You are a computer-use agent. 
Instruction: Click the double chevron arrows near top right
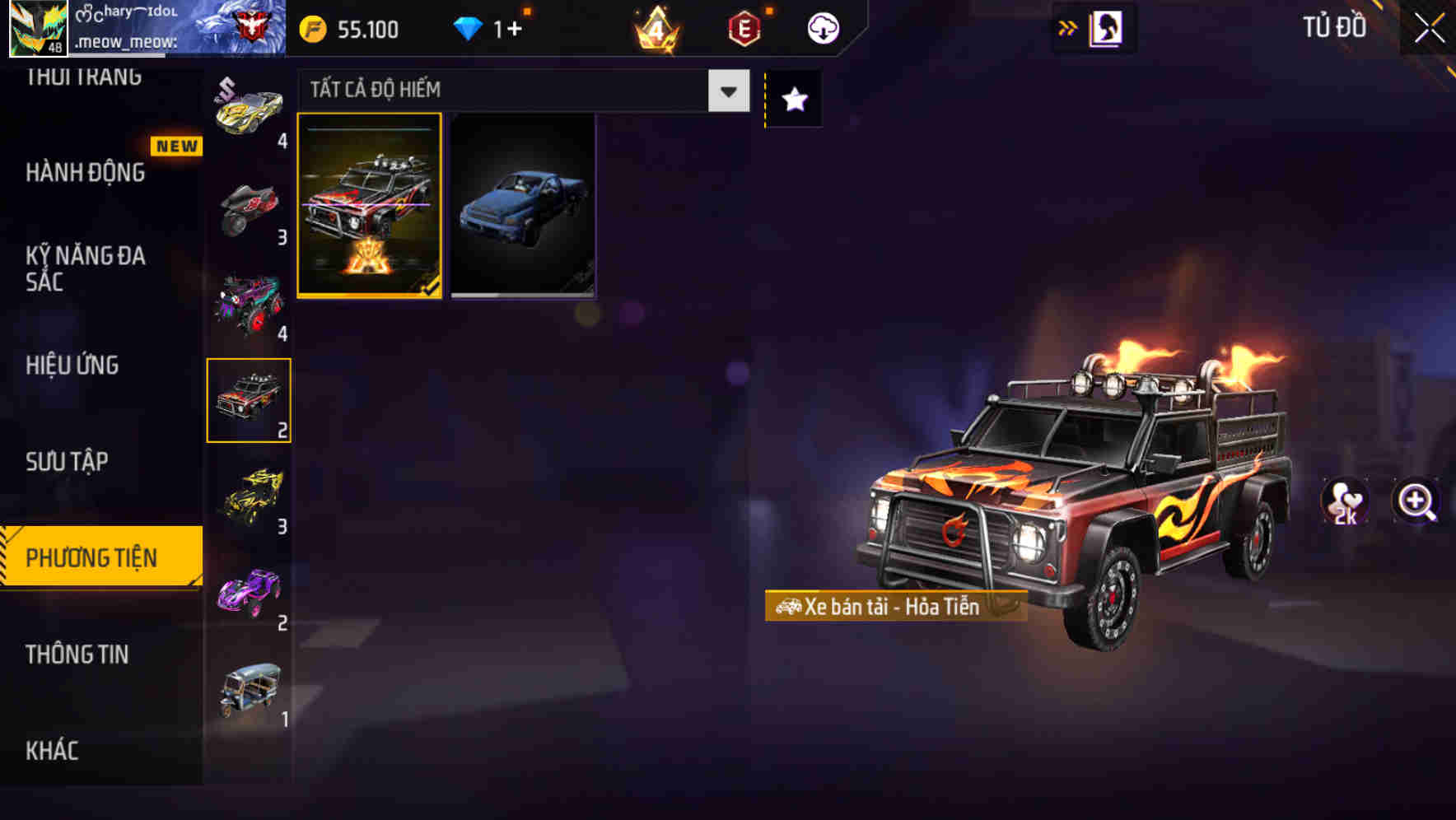(1067, 26)
